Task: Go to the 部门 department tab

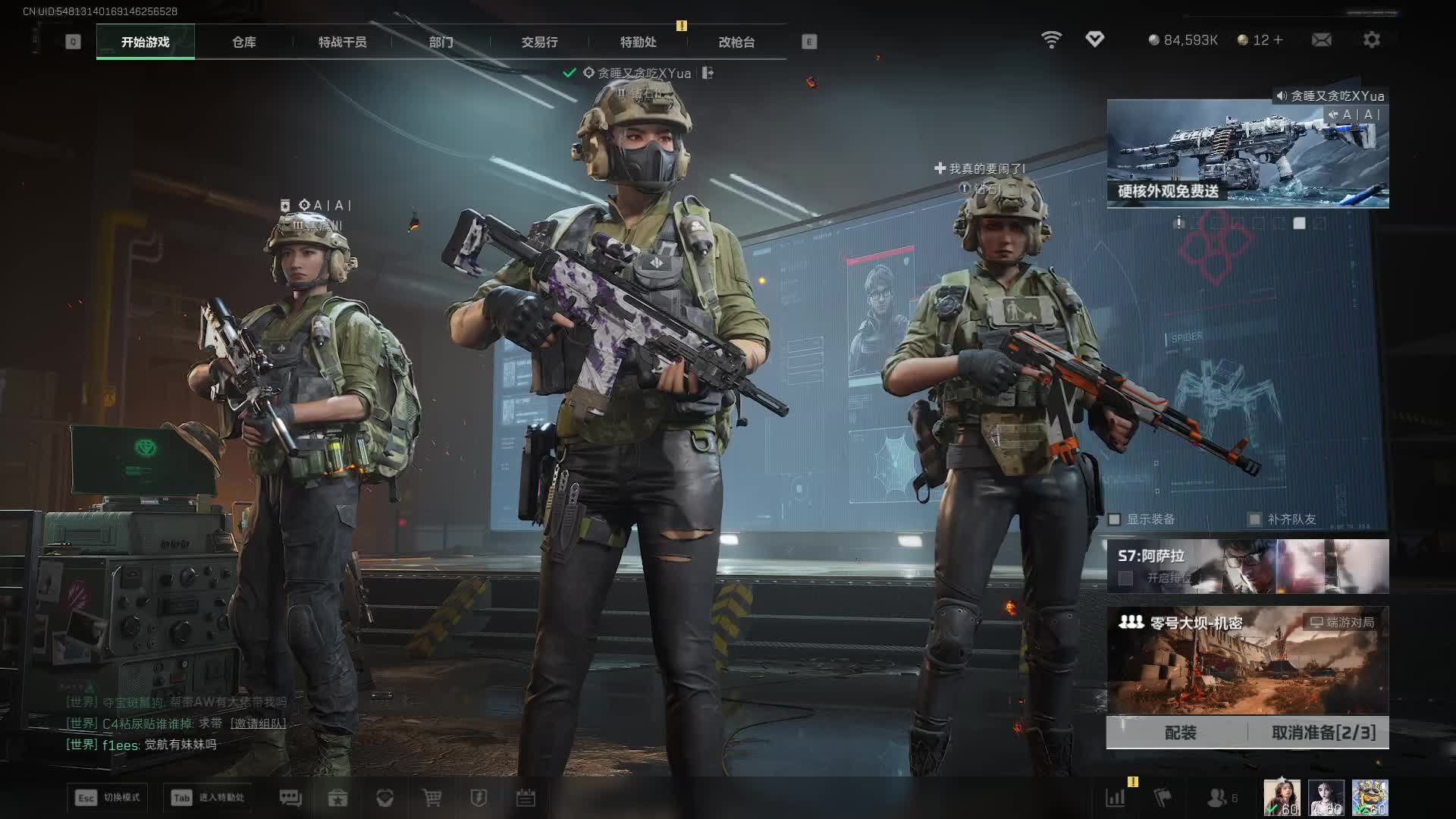Action: click(441, 42)
